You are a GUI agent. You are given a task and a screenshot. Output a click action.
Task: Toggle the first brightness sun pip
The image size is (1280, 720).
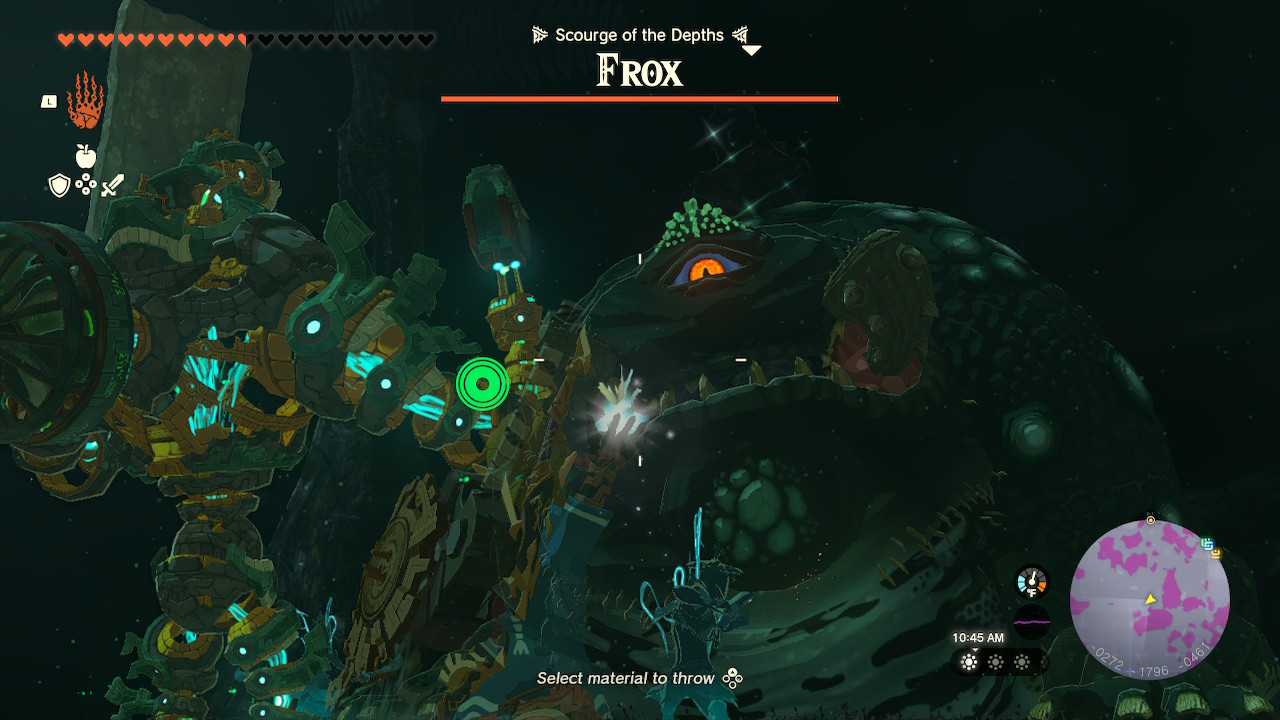968,662
